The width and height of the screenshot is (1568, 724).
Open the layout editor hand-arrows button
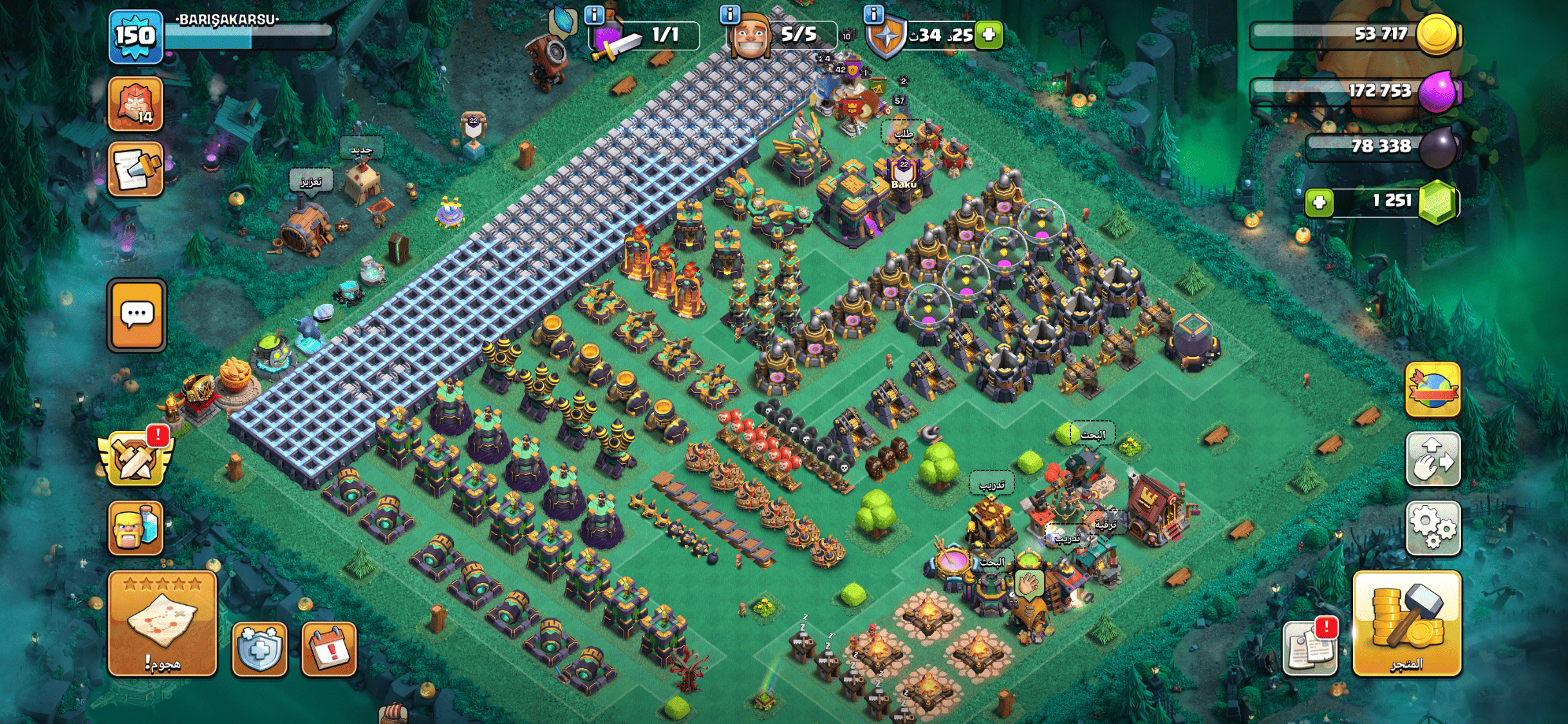1433,459
